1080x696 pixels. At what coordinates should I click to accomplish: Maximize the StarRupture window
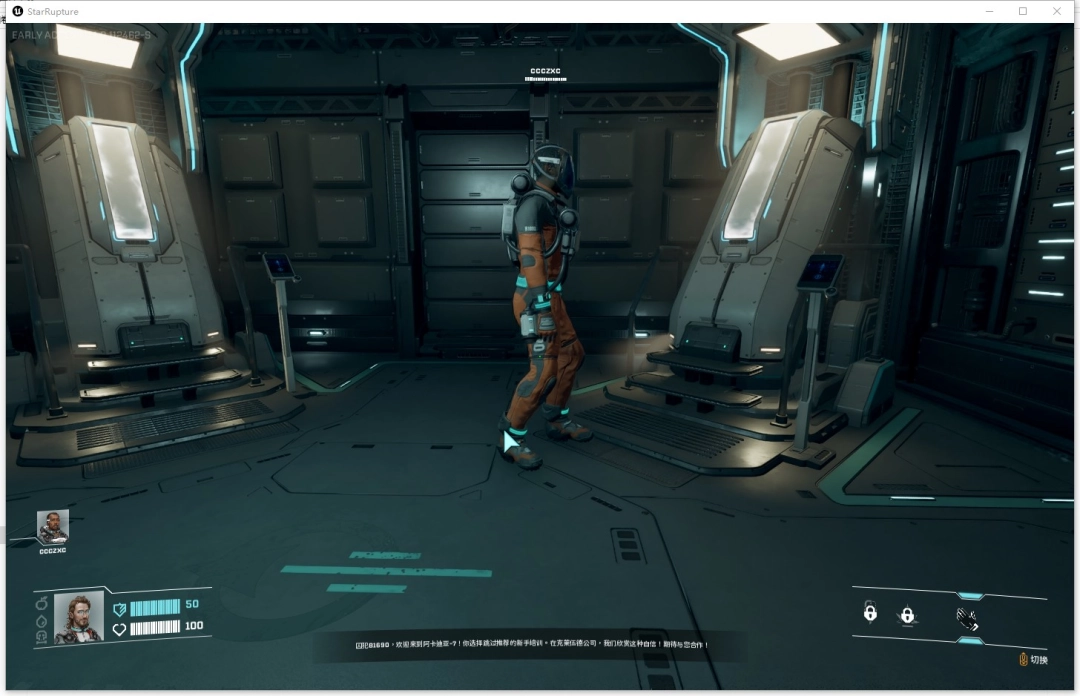[1022, 11]
